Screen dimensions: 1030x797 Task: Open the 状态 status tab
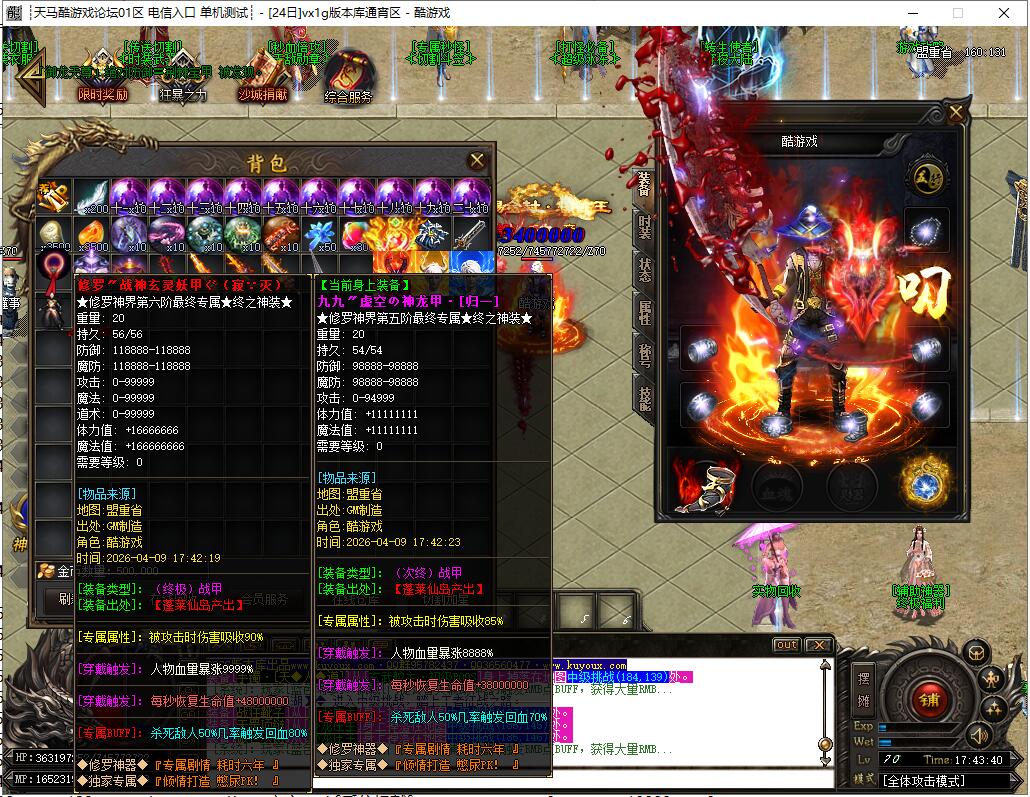pos(645,268)
